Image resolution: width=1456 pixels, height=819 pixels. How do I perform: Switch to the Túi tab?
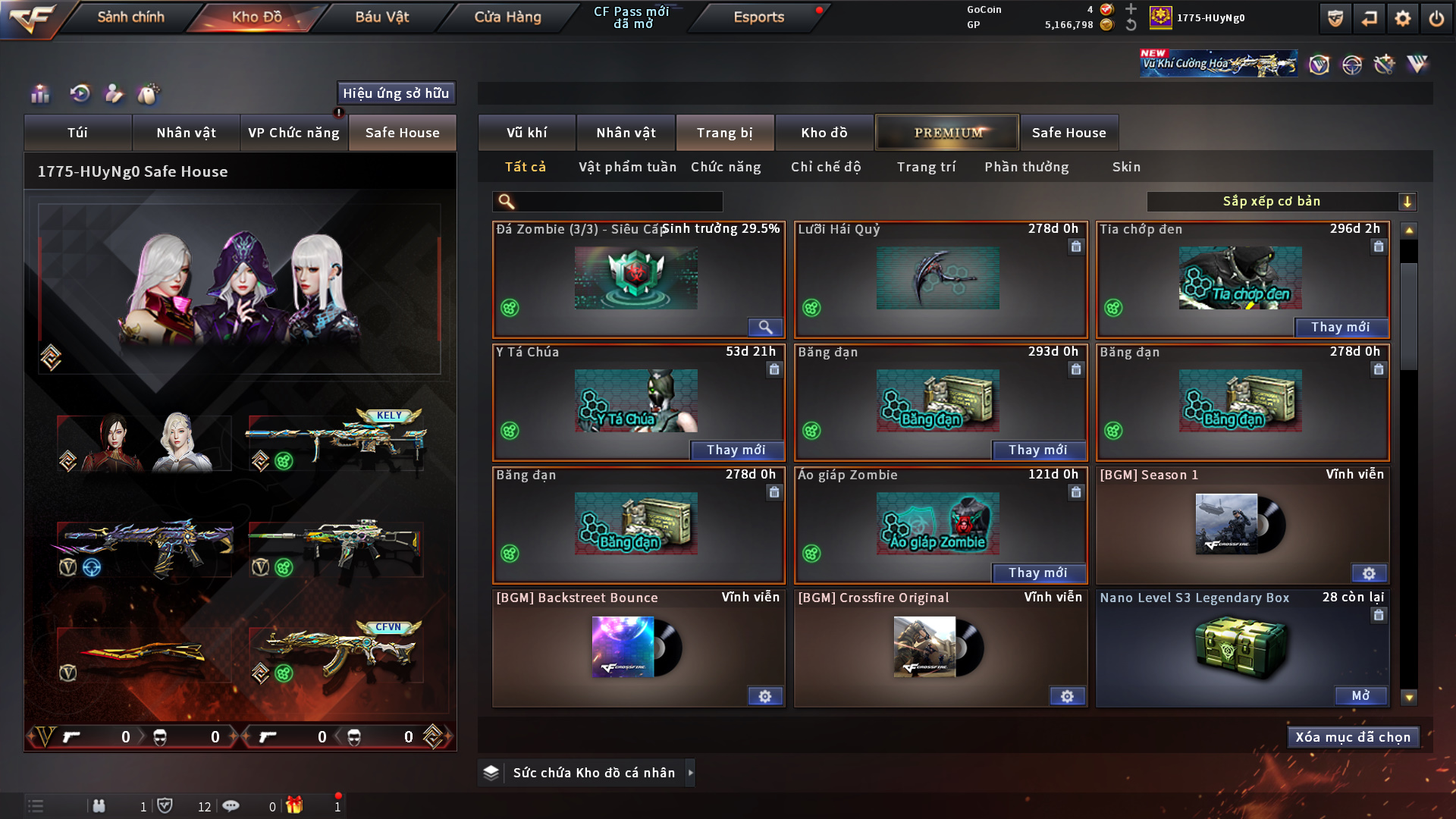pyautogui.click(x=77, y=133)
